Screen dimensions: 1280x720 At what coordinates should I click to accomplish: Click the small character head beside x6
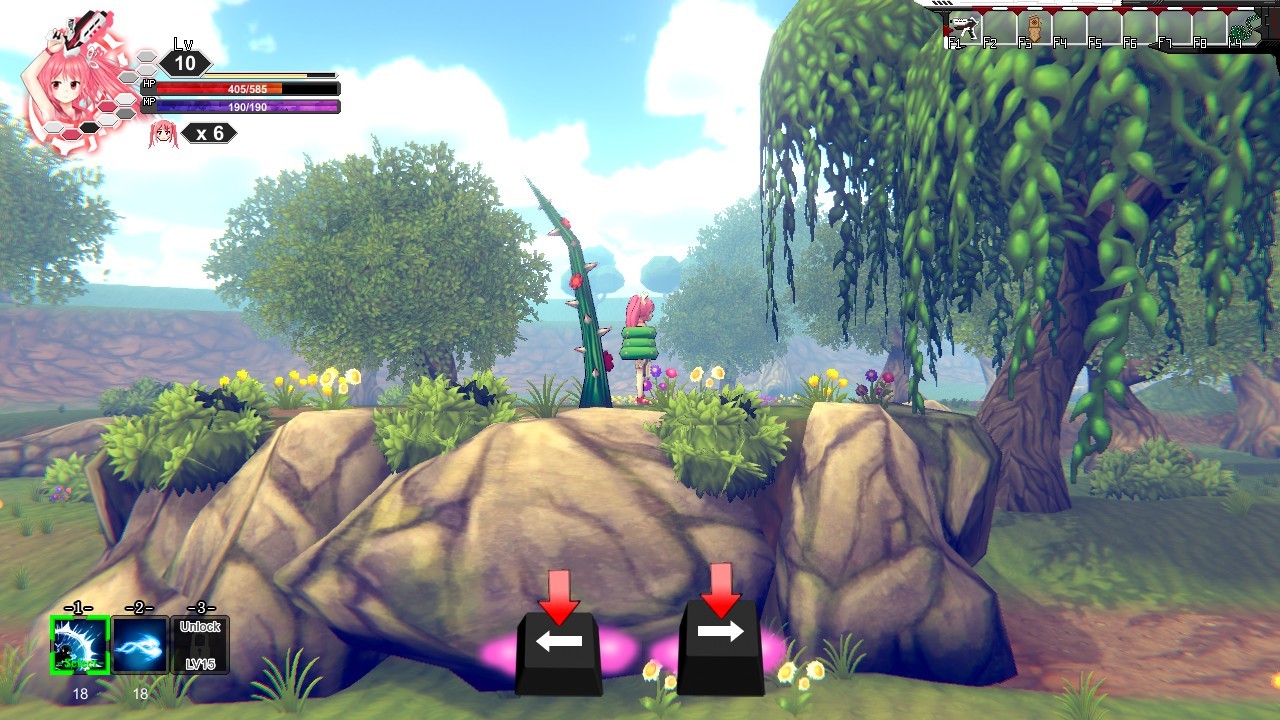164,134
